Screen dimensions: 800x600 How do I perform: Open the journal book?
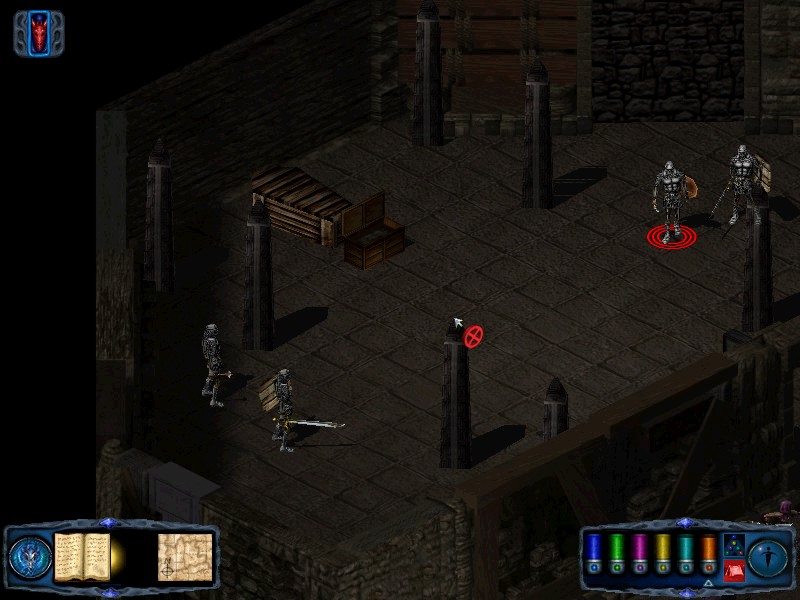82,556
